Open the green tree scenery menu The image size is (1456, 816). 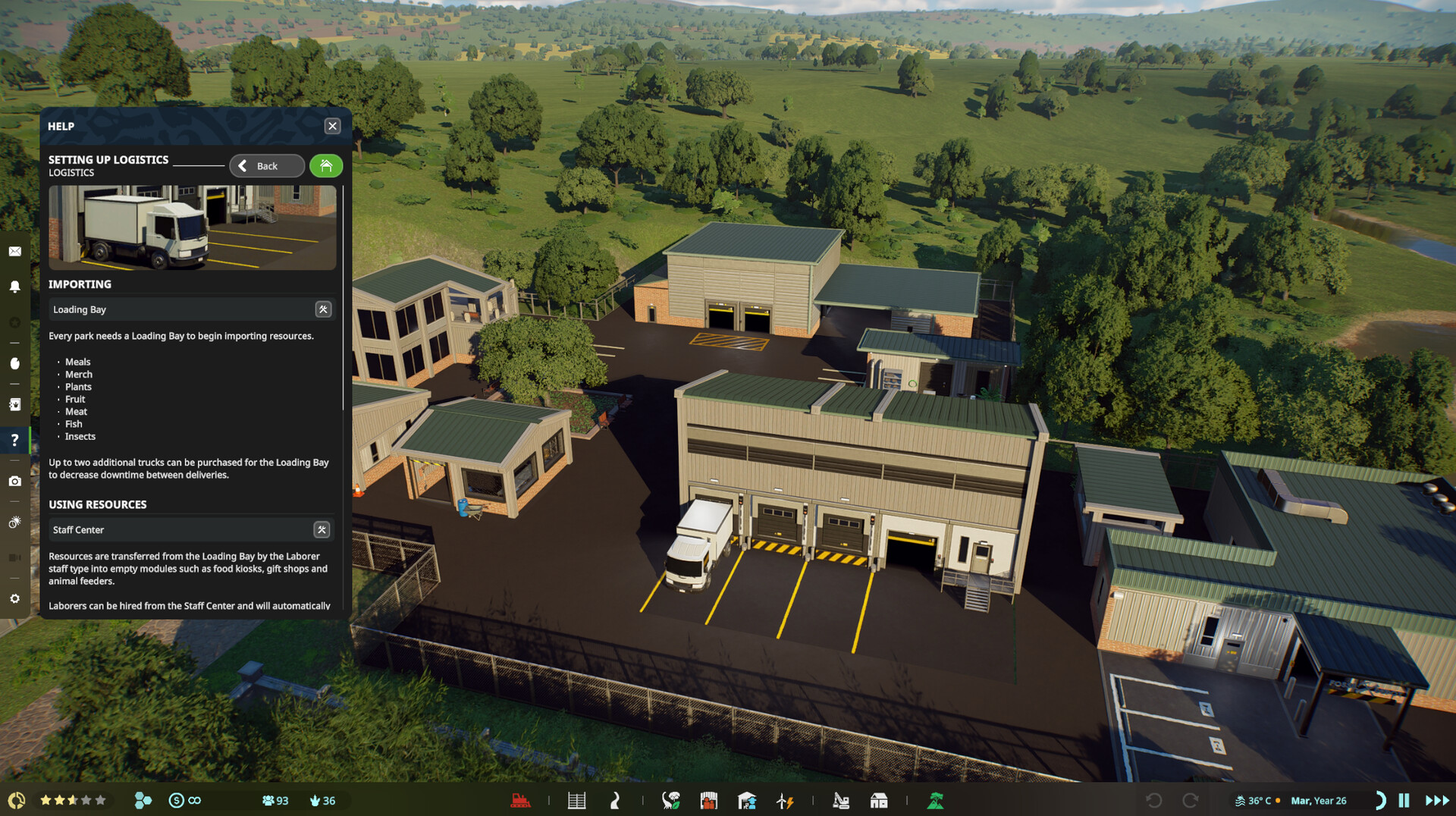pos(936,801)
